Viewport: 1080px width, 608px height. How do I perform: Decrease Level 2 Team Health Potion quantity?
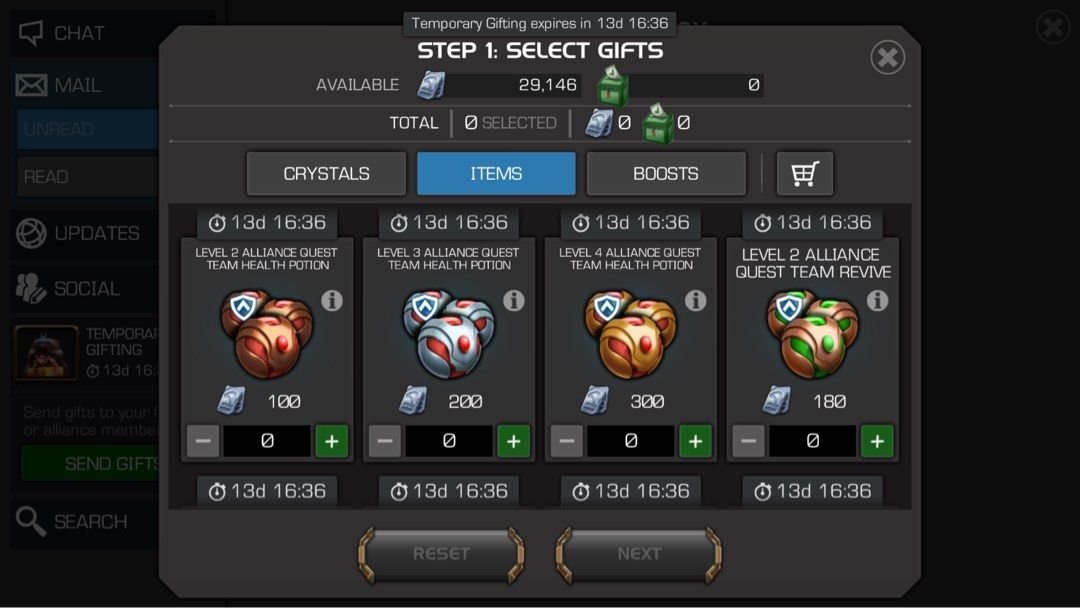tap(203, 441)
